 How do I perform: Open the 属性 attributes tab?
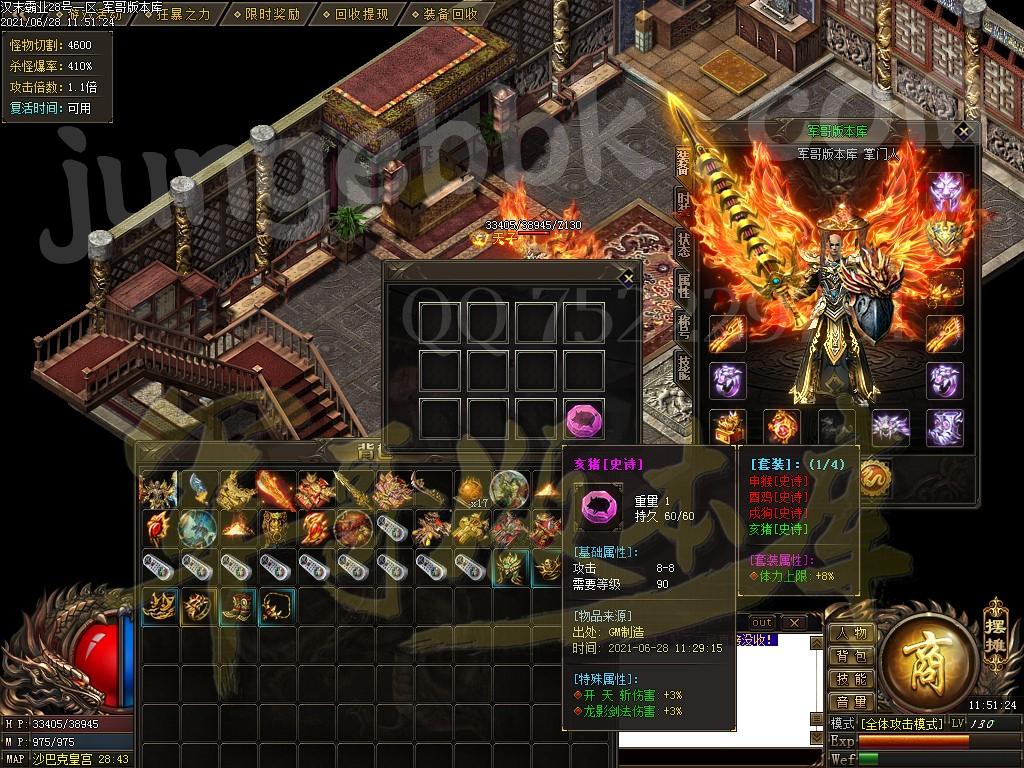click(x=683, y=283)
